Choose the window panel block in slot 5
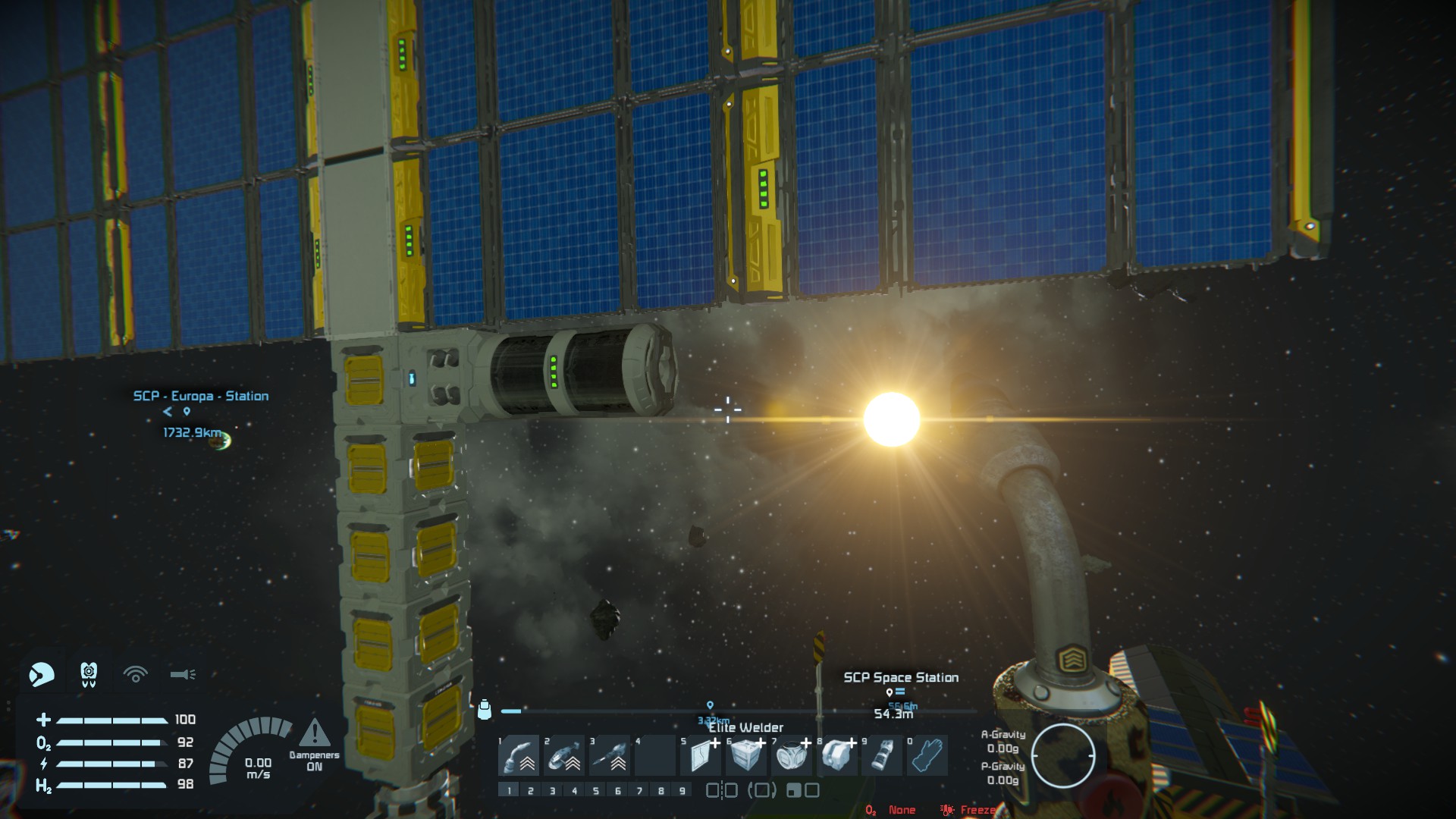This screenshot has width=1456, height=819. coord(700,755)
